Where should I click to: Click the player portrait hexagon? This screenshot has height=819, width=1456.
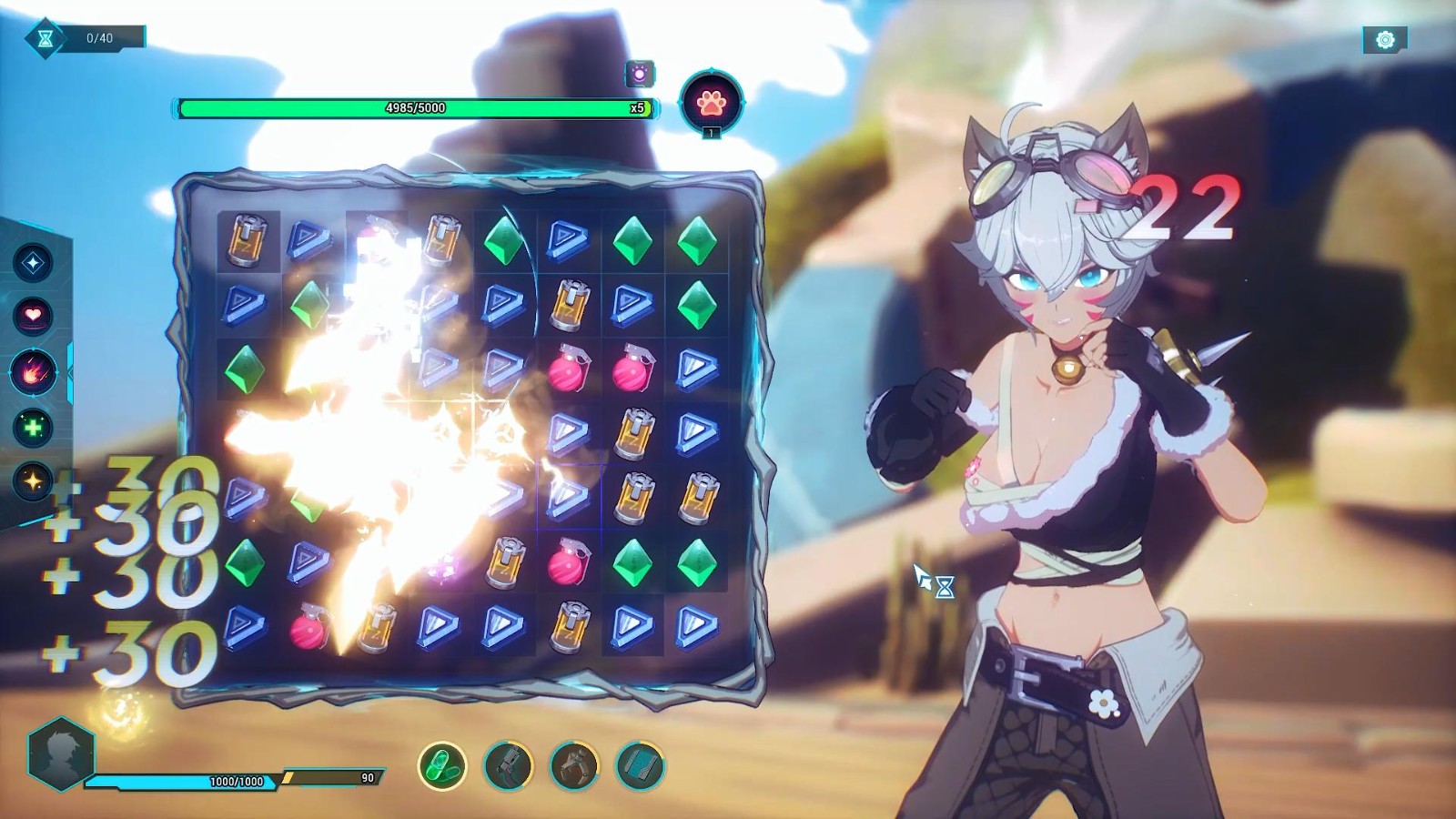(x=61, y=753)
